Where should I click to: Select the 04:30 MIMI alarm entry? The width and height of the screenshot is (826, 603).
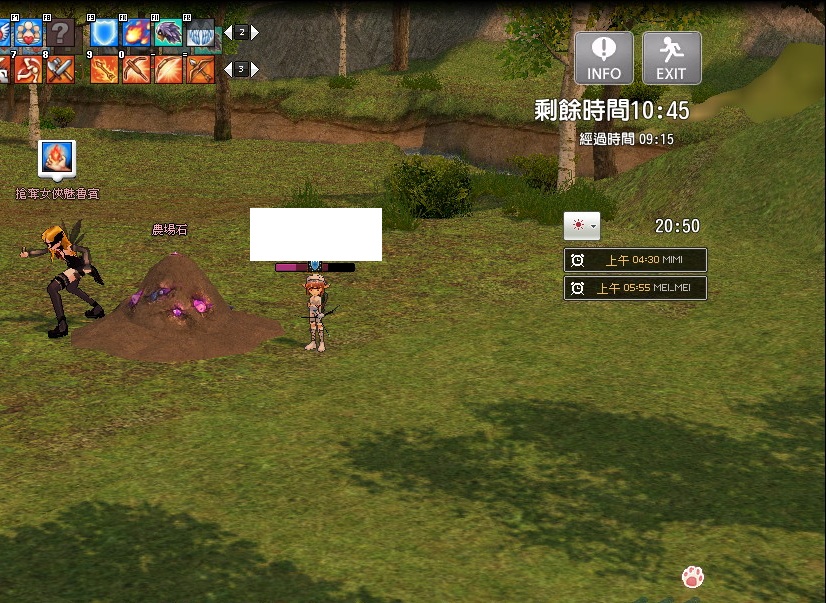coord(635,260)
